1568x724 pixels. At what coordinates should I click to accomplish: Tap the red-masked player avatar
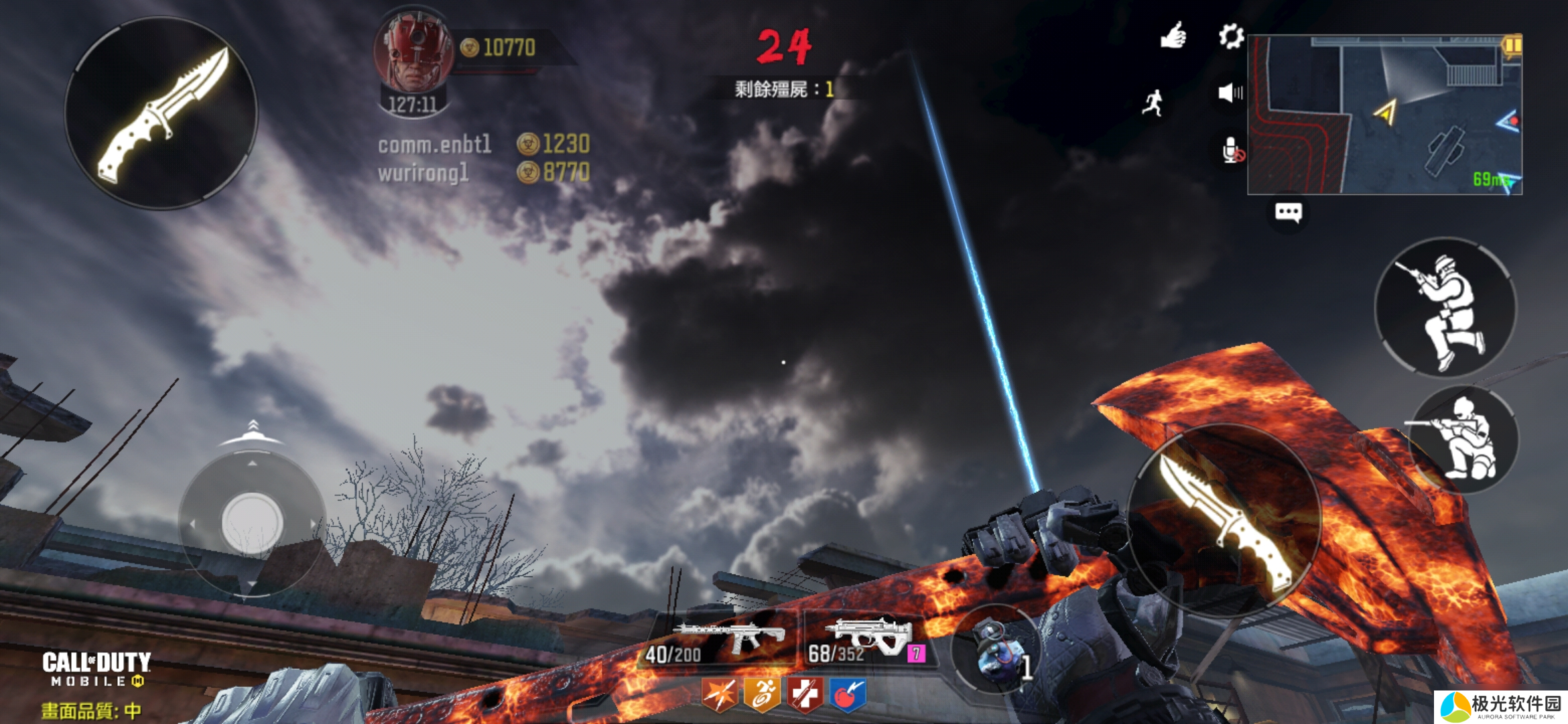[x=415, y=54]
